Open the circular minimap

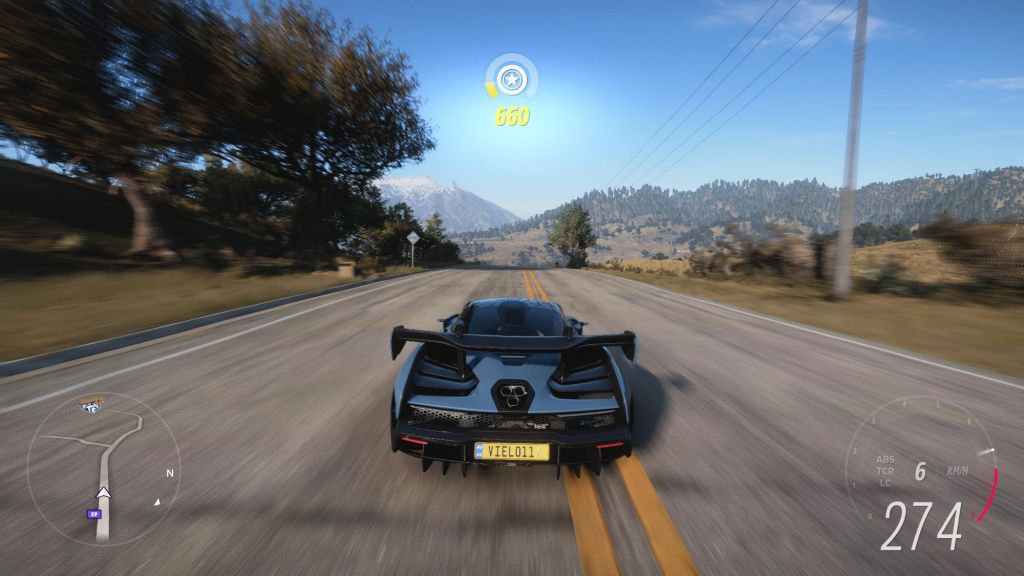pos(102,469)
